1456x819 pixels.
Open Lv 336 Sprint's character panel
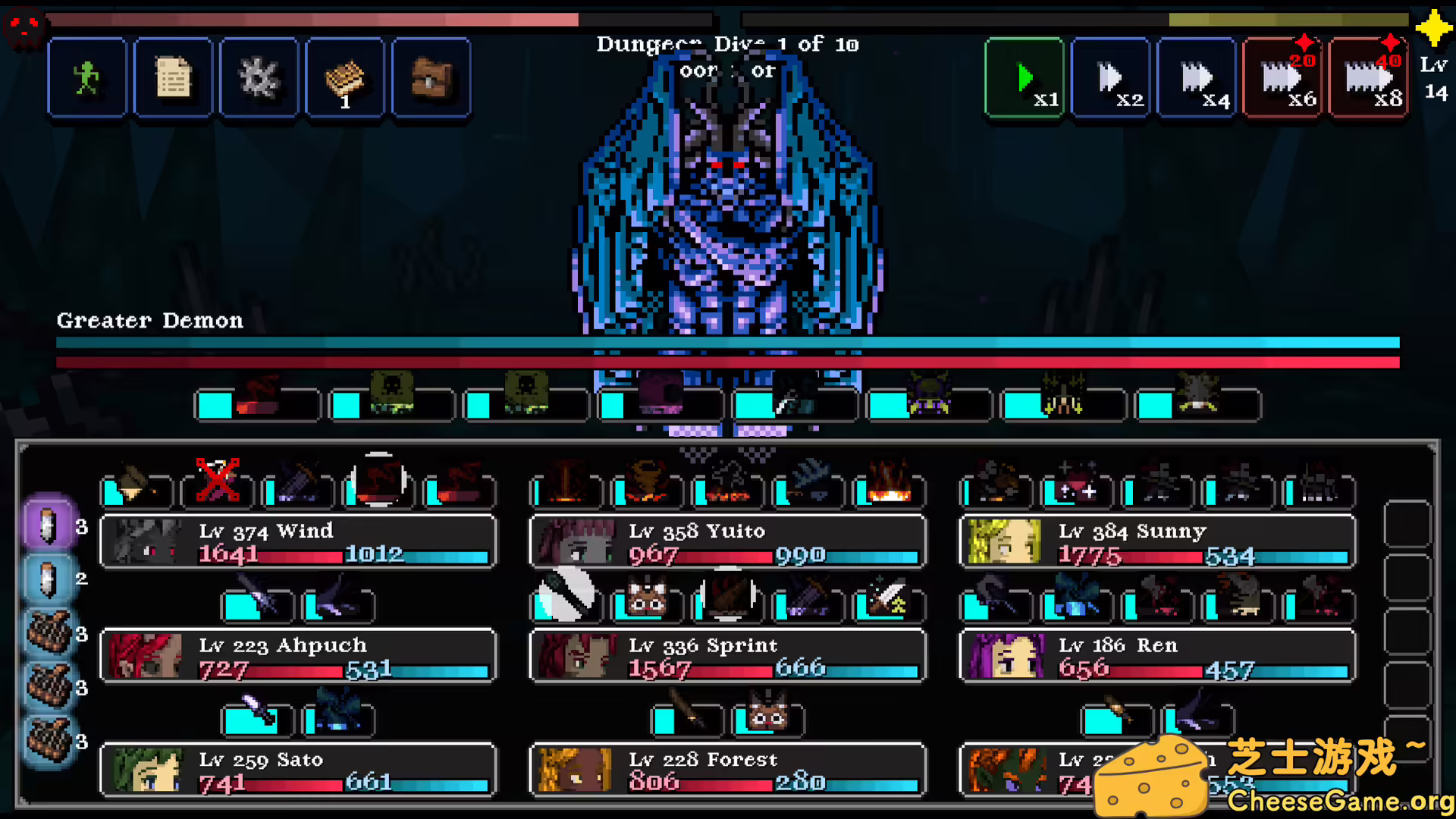click(x=574, y=656)
